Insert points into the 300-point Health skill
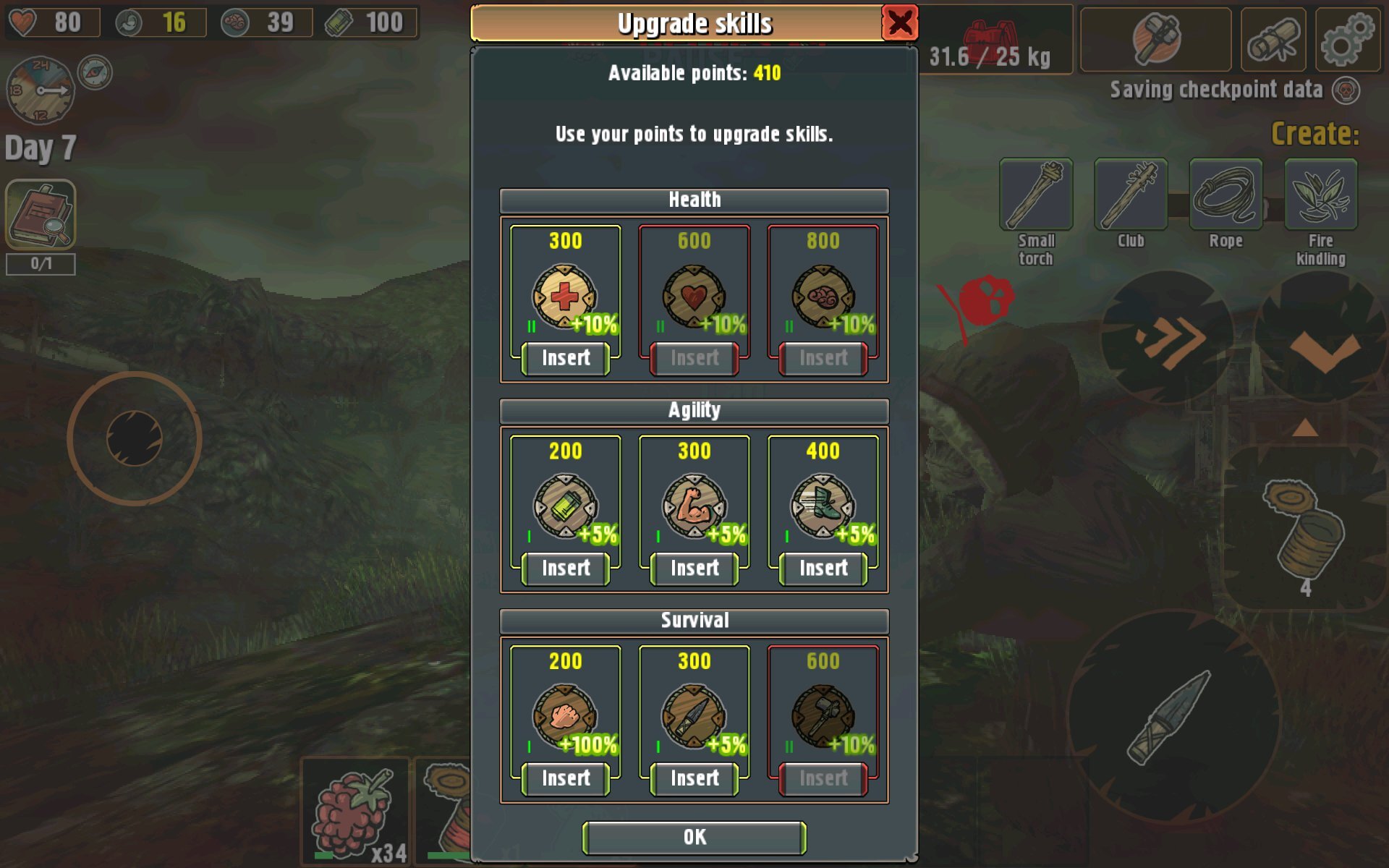 [x=565, y=358]
